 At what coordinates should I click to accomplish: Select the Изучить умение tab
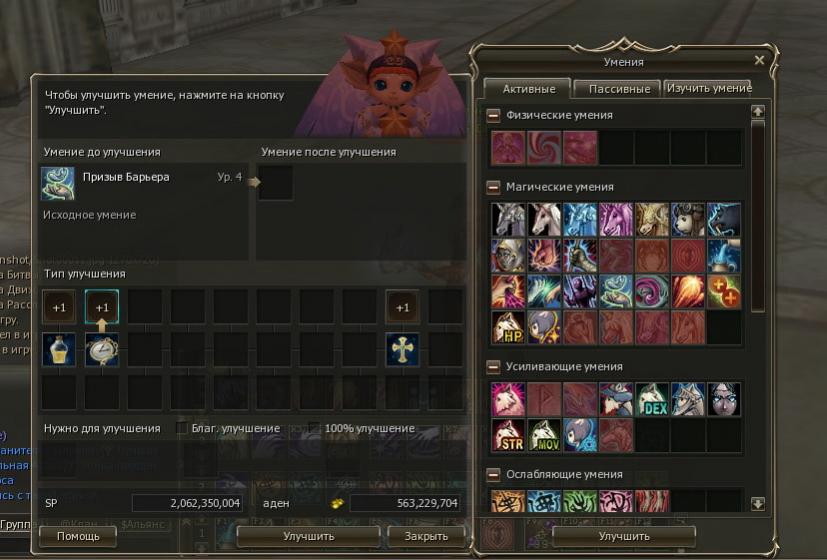(709, 88)
